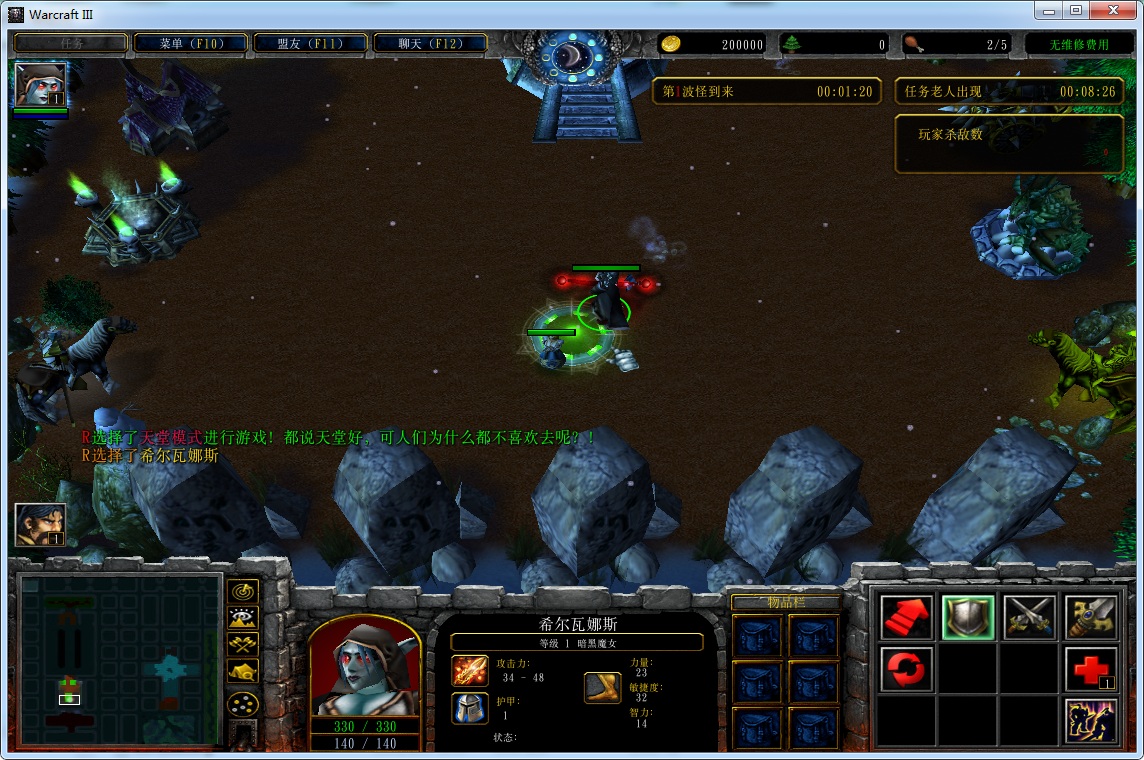Toggle creep camp display with the tent button

coord(243,672)
